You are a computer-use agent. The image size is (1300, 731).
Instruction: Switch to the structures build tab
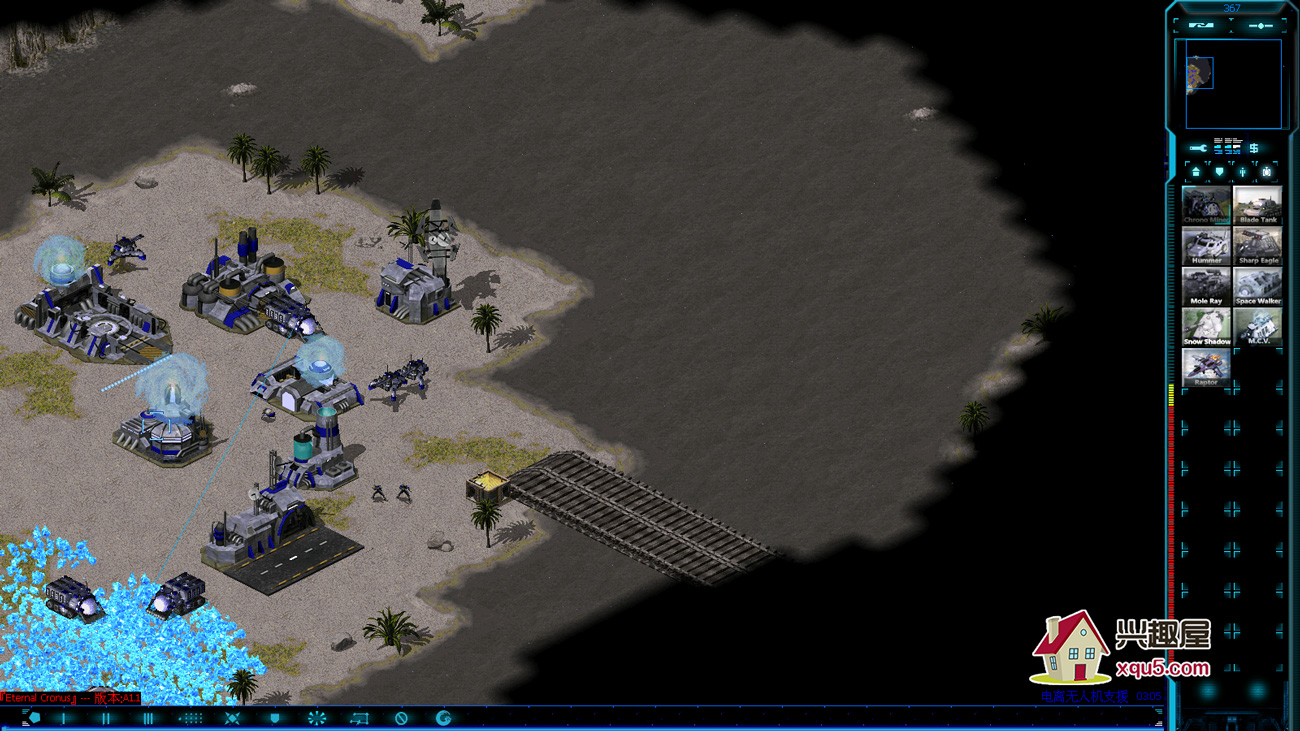[x=1196, y=172]
